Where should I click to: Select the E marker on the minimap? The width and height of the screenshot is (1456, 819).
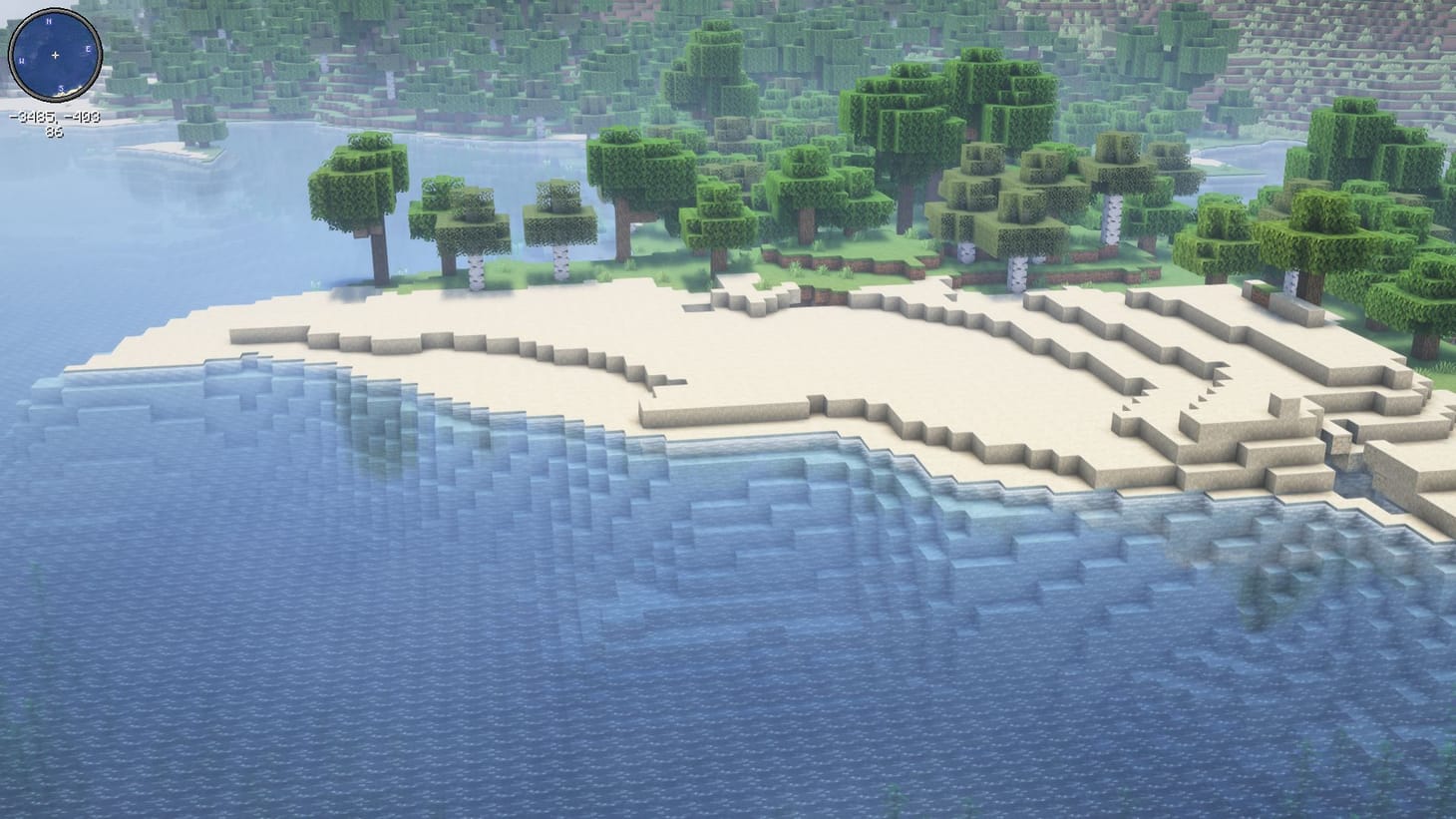click(88, 49)
